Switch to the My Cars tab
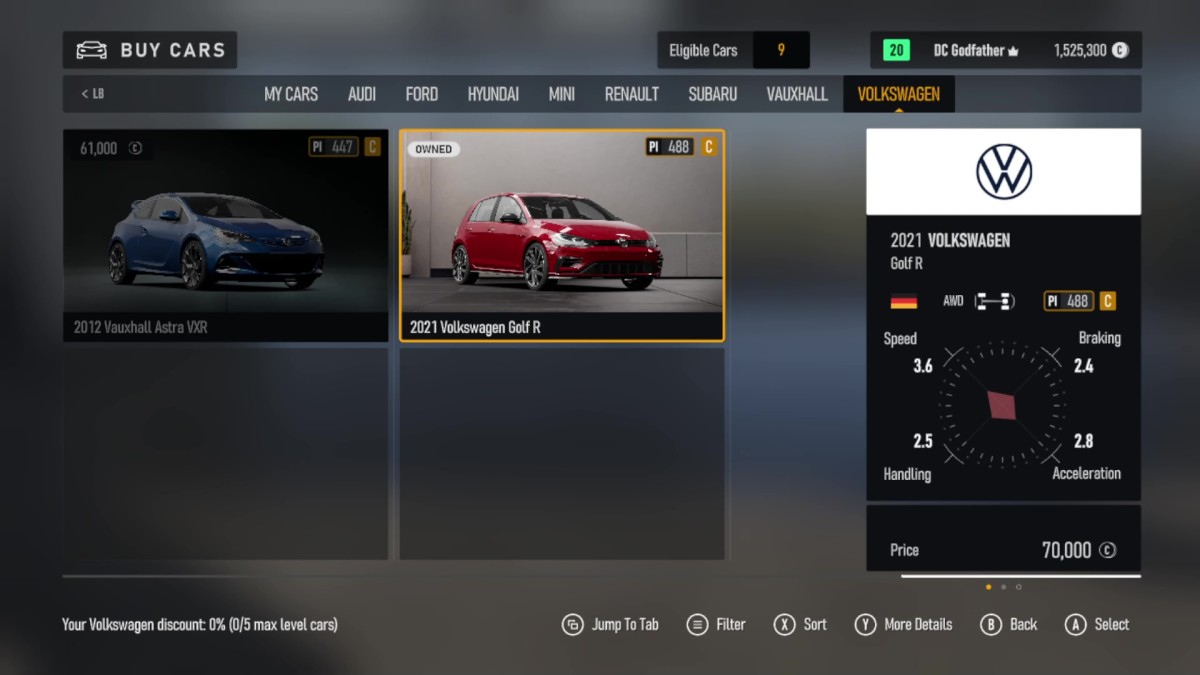Viewport: 1200px width, 675px height. pos(290,94)
